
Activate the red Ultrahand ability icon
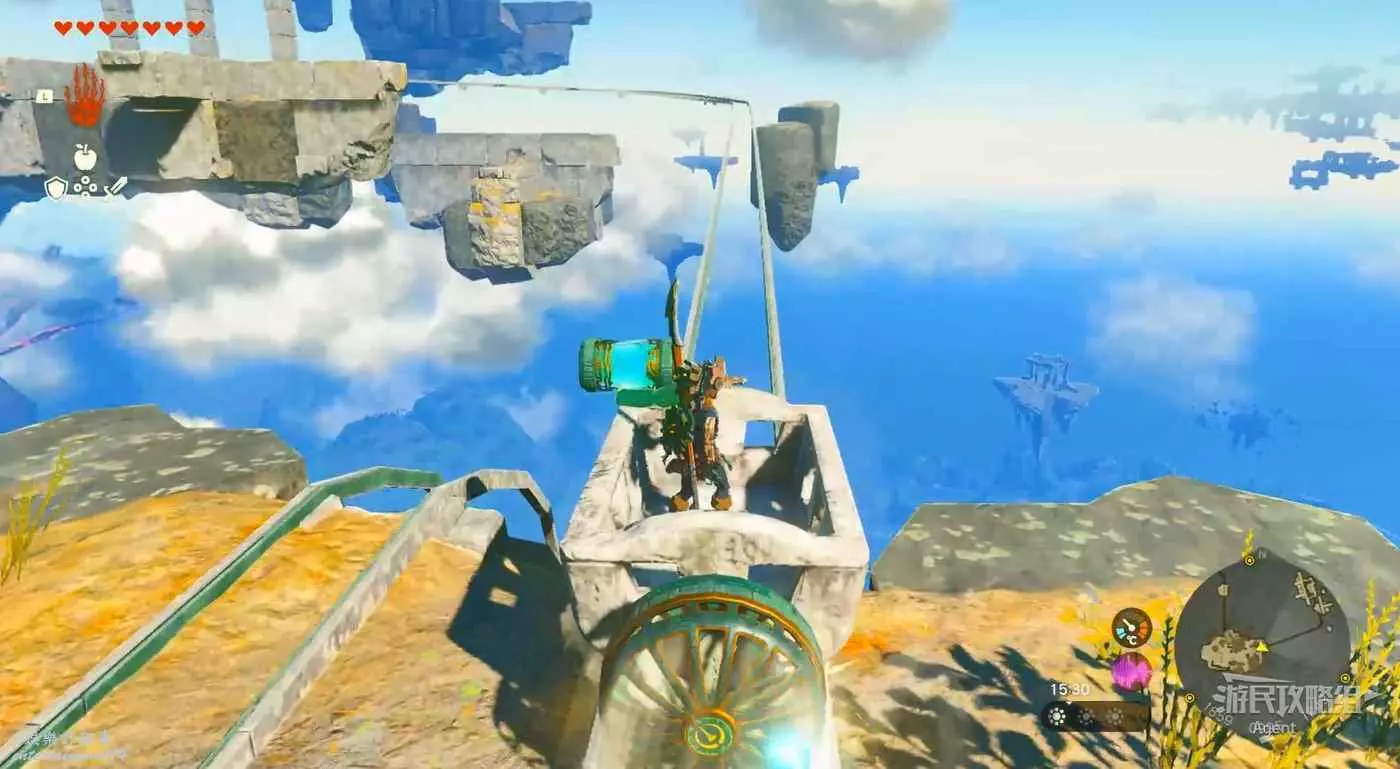coord(85,98)
